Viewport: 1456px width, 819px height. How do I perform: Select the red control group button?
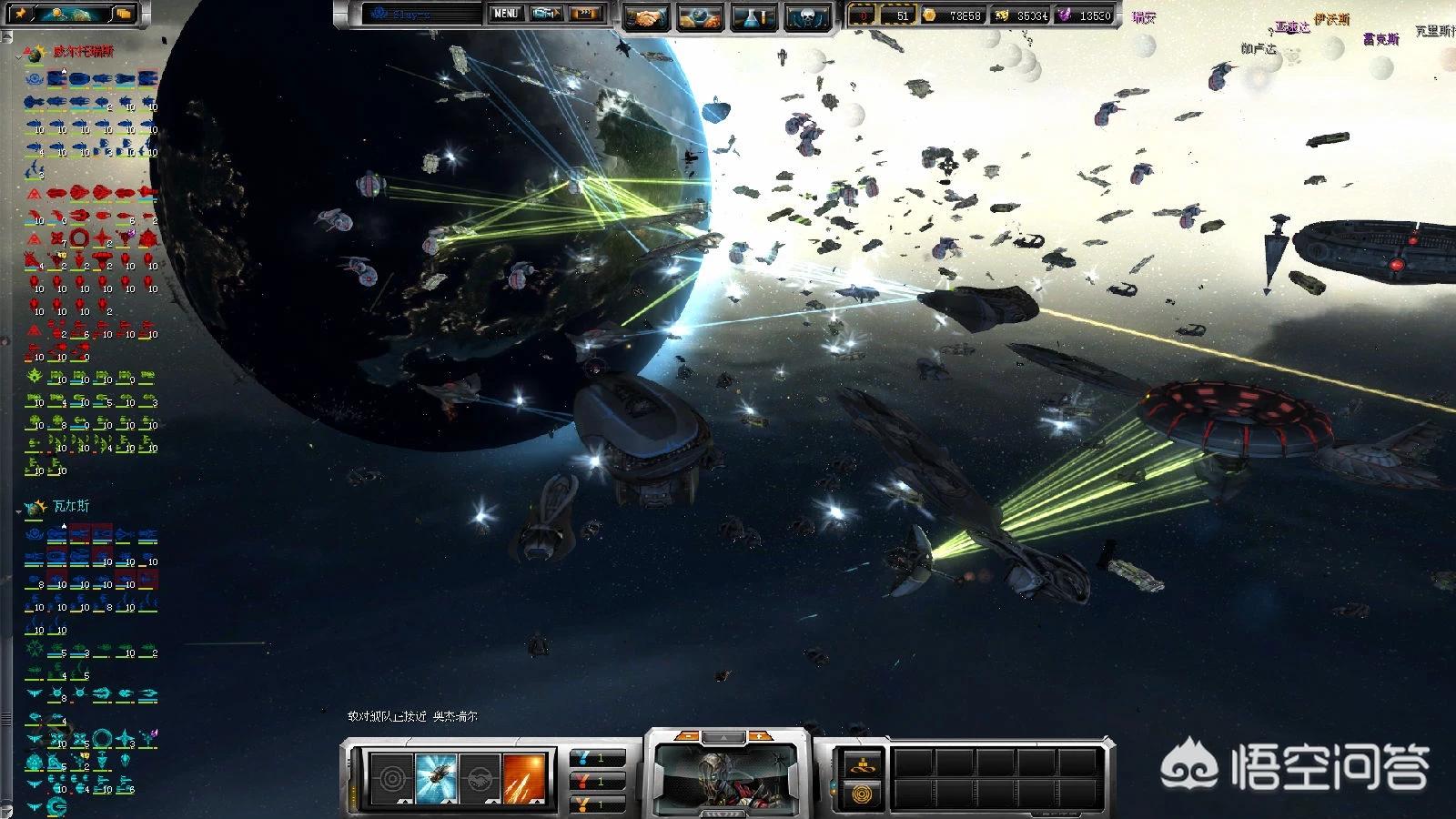point(598,781)
